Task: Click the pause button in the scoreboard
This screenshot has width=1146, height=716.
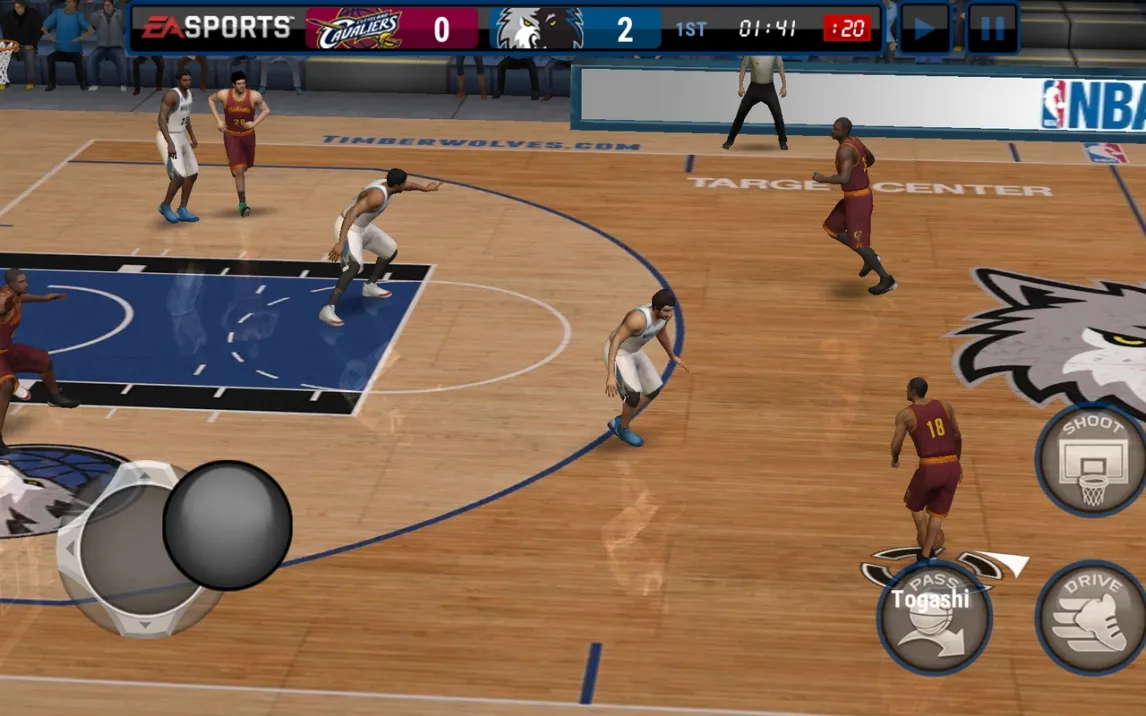Action: tap(992, 29)
